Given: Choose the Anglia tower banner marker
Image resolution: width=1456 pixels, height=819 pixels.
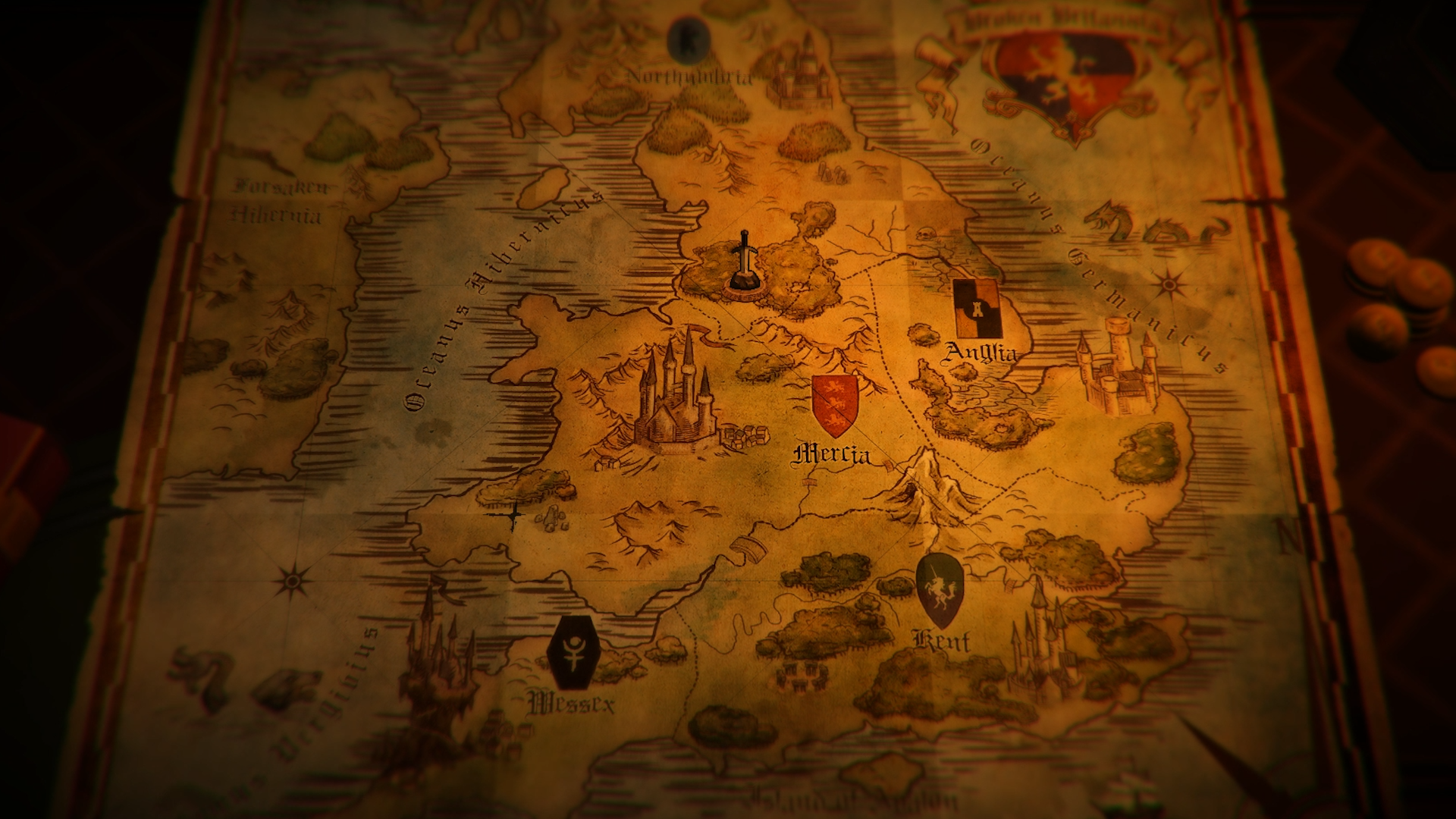Looking at the screenshot, I should coord(977,308).
